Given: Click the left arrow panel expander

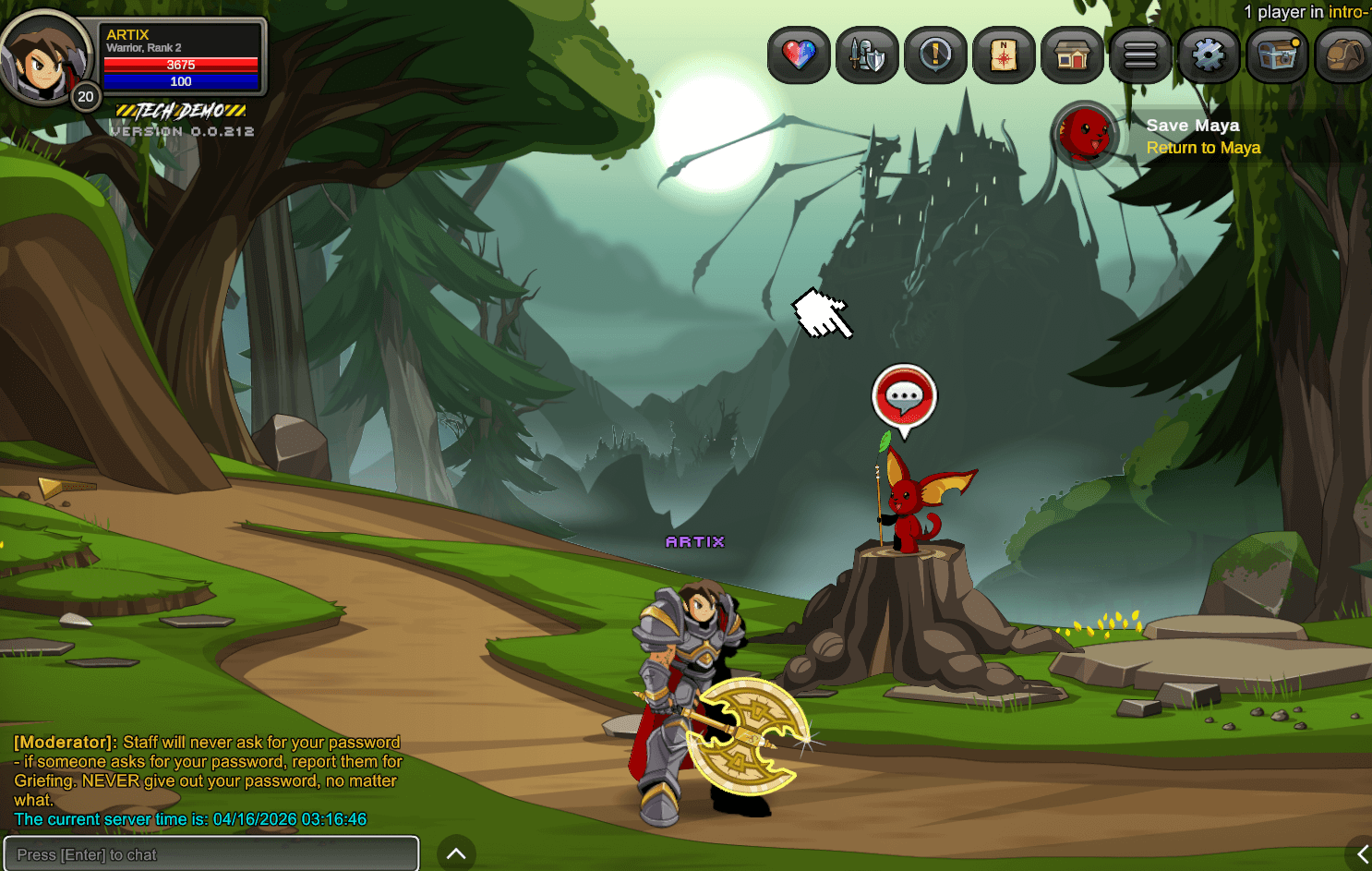Looking at the screenshot, I should point(1361,854).
